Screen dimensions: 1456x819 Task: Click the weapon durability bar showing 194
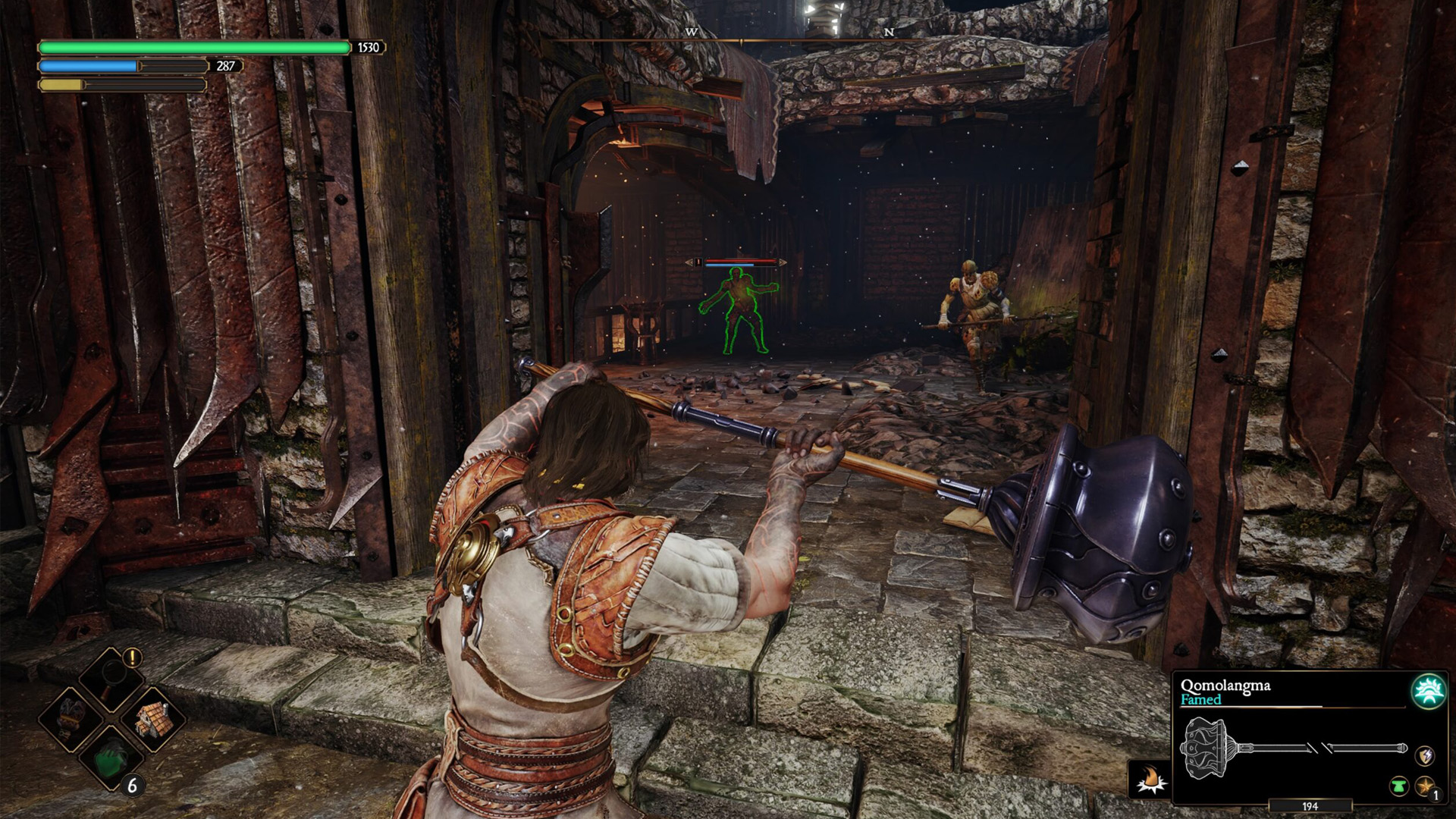click(1310, 806)
